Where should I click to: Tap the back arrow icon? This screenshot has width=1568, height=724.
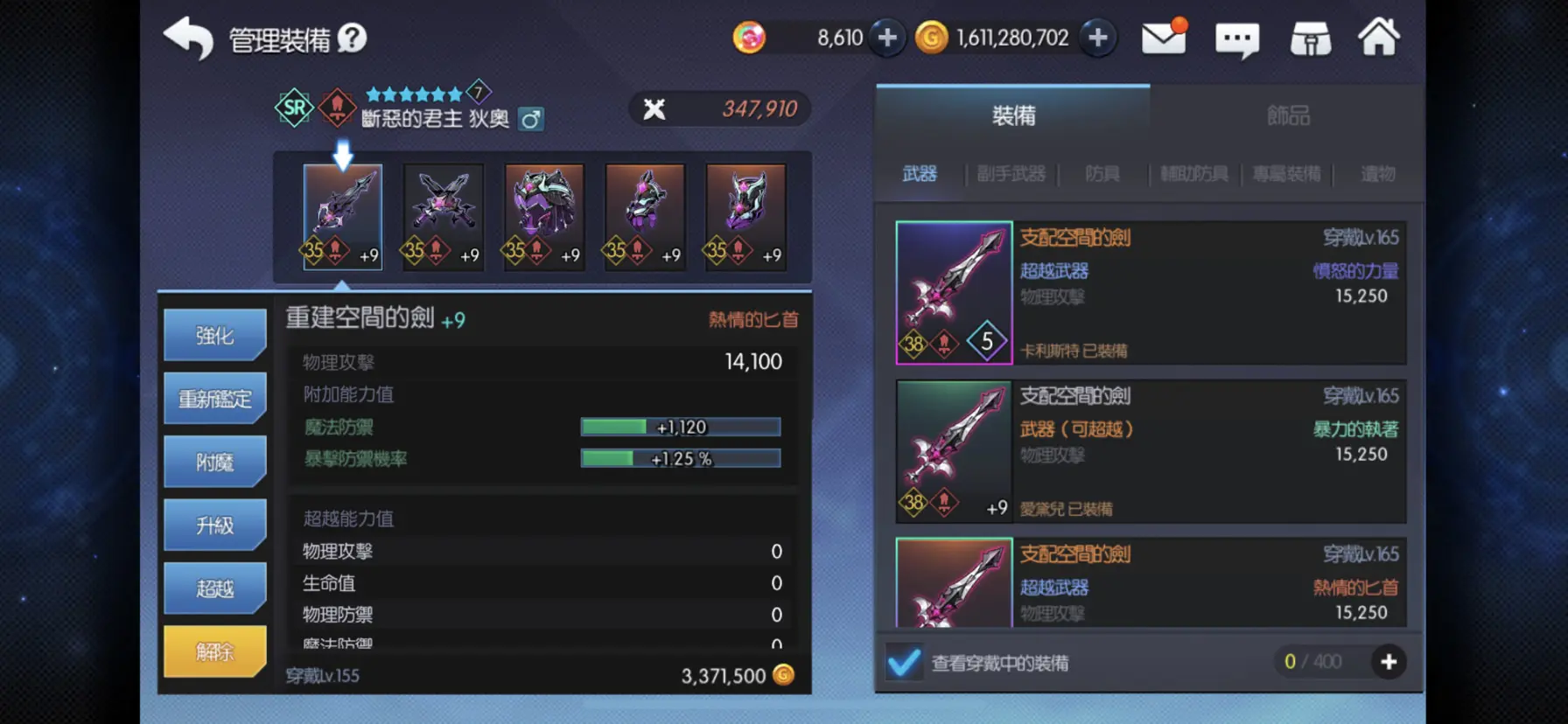pos(186,38)
